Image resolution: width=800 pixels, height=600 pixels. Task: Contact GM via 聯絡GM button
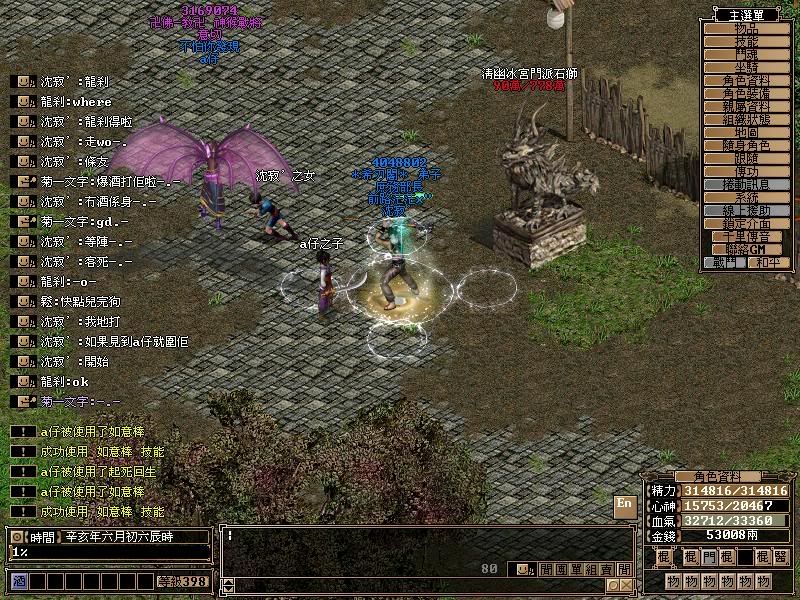746,249
